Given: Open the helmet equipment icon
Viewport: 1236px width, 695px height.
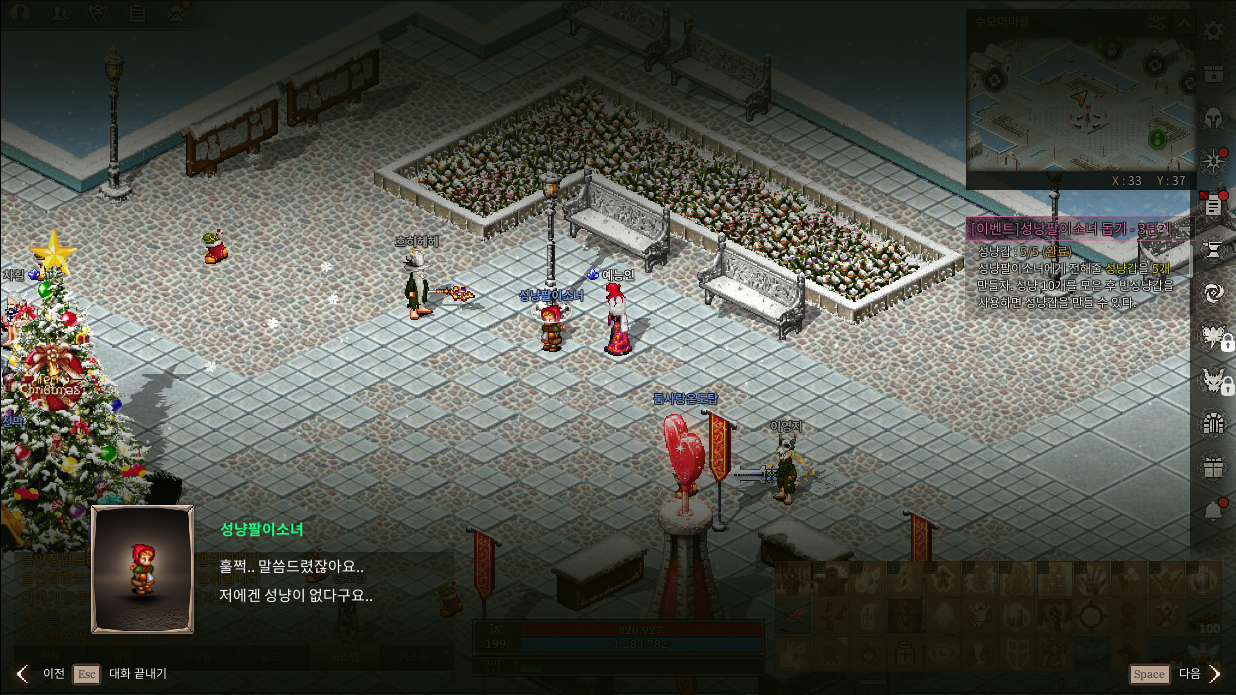Looking at the screenshot, I should [1213, 118].
